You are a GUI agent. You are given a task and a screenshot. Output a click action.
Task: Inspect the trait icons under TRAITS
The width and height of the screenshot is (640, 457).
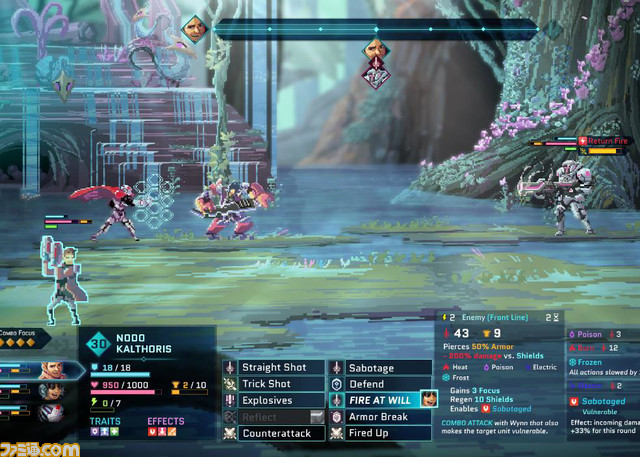[104, 432]
